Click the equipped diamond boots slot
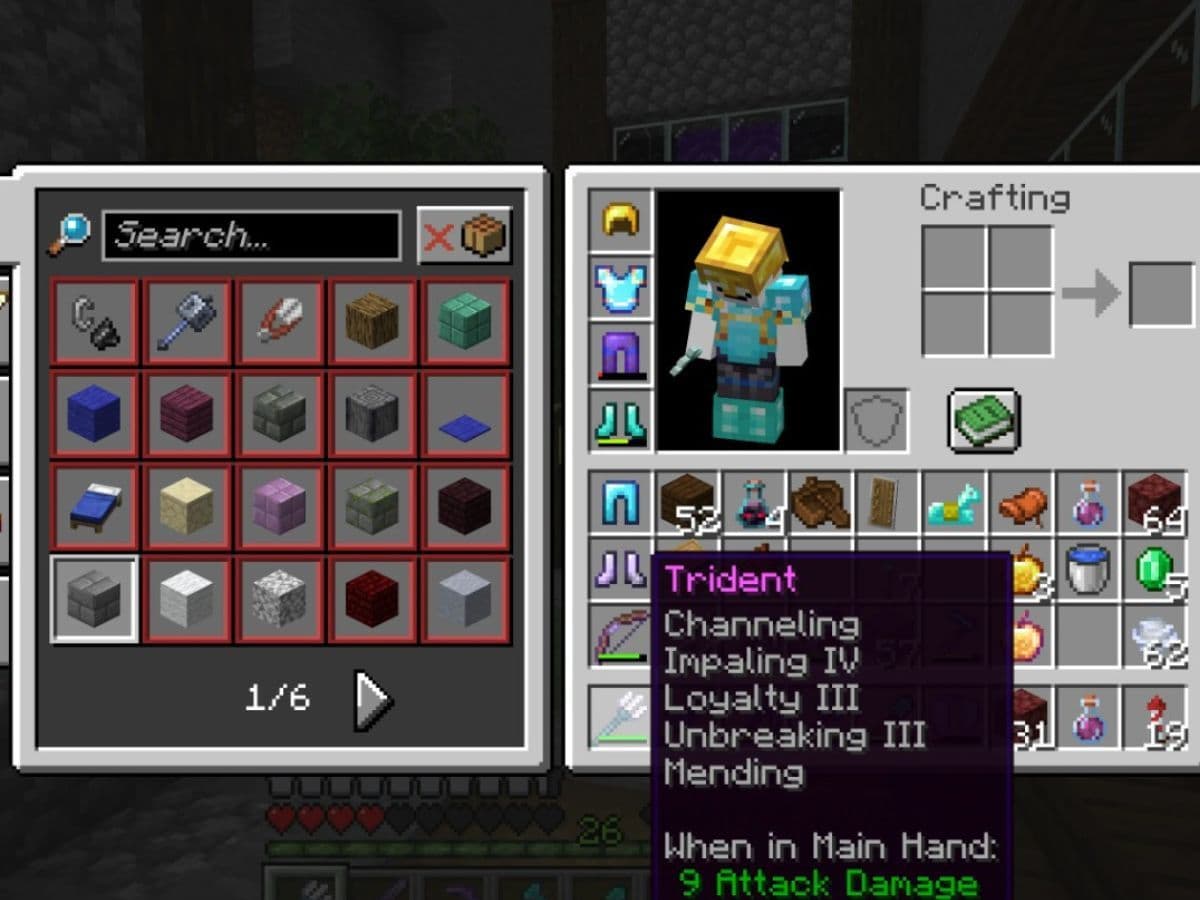This screenshot has width=1200, height=900. pos(621,420)
